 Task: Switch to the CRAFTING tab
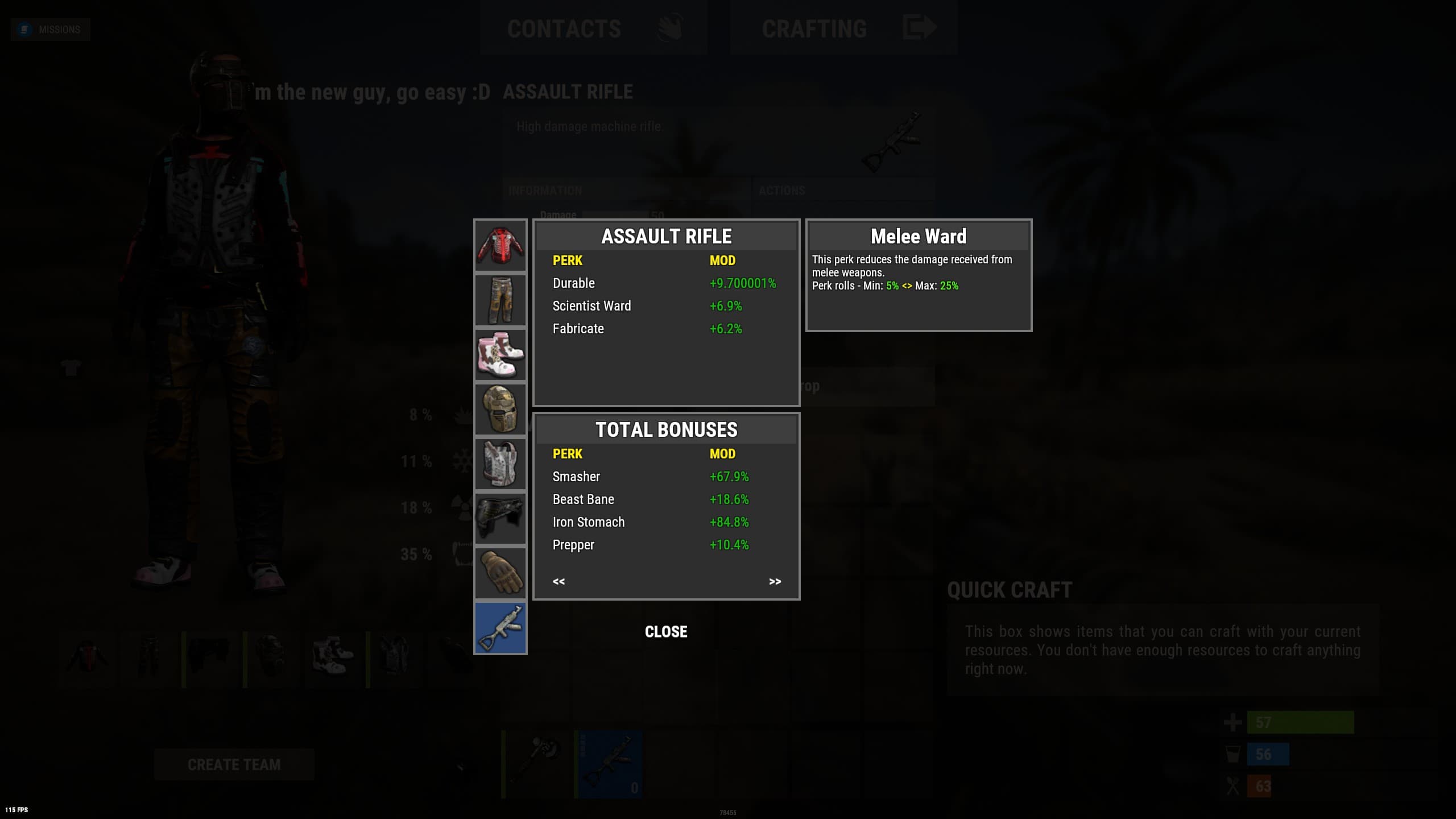814,28
